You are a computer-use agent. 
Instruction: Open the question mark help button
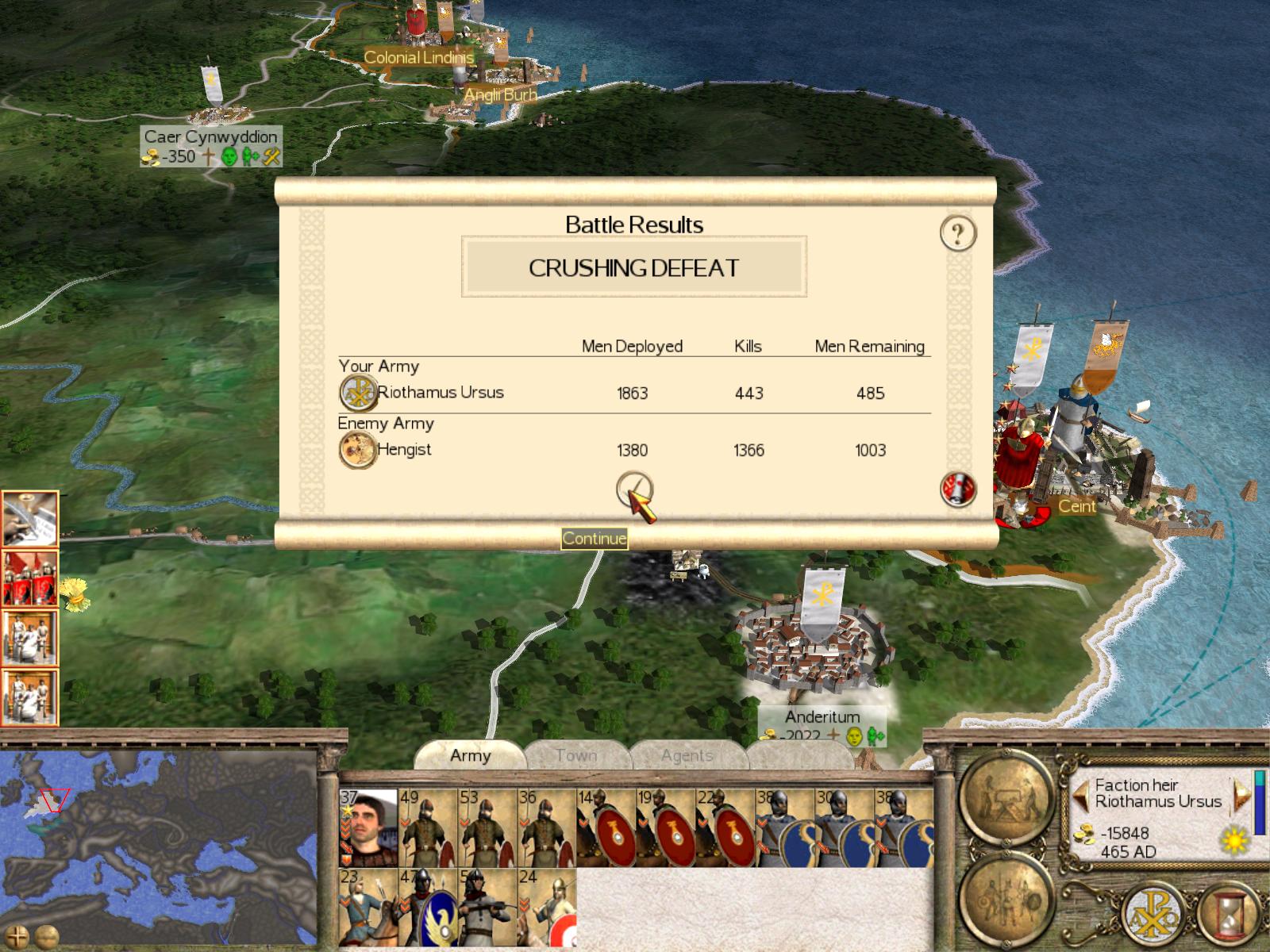coord(958,234)
